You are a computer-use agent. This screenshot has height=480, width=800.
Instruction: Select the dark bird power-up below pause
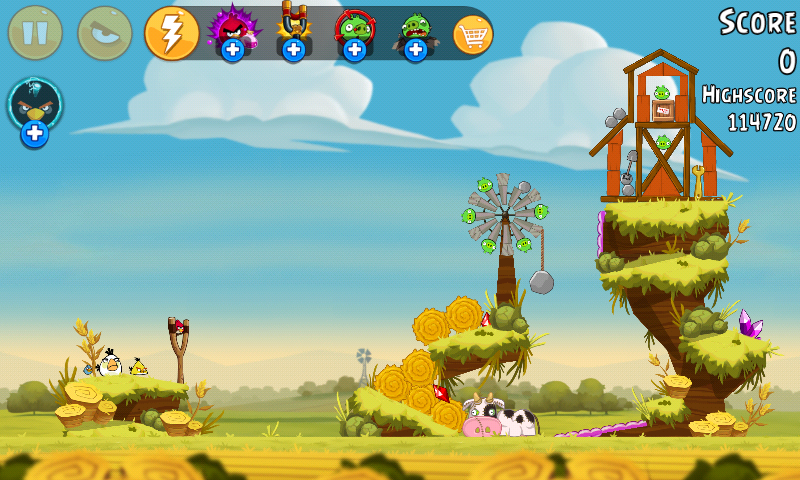pos(35,106)
